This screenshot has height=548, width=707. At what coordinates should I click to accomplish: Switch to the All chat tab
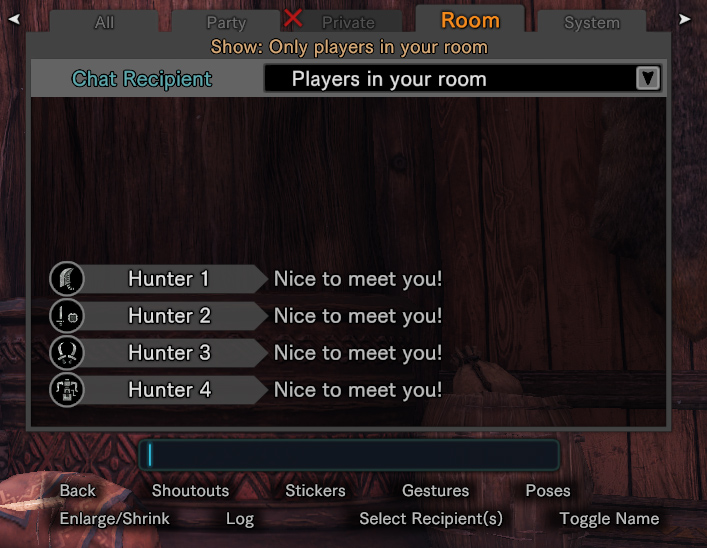104,22
